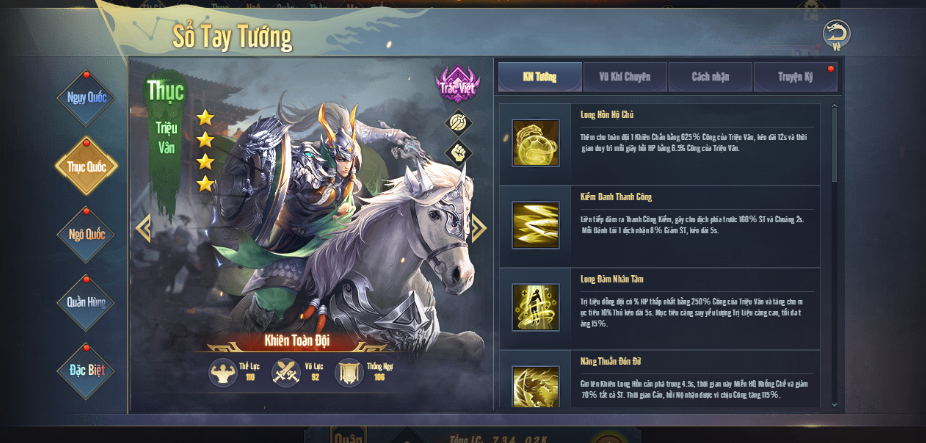Viewport: 926px width, 443px height.
Task: Switch to the Ngô Quốc faction
Action: pos(86,234)
